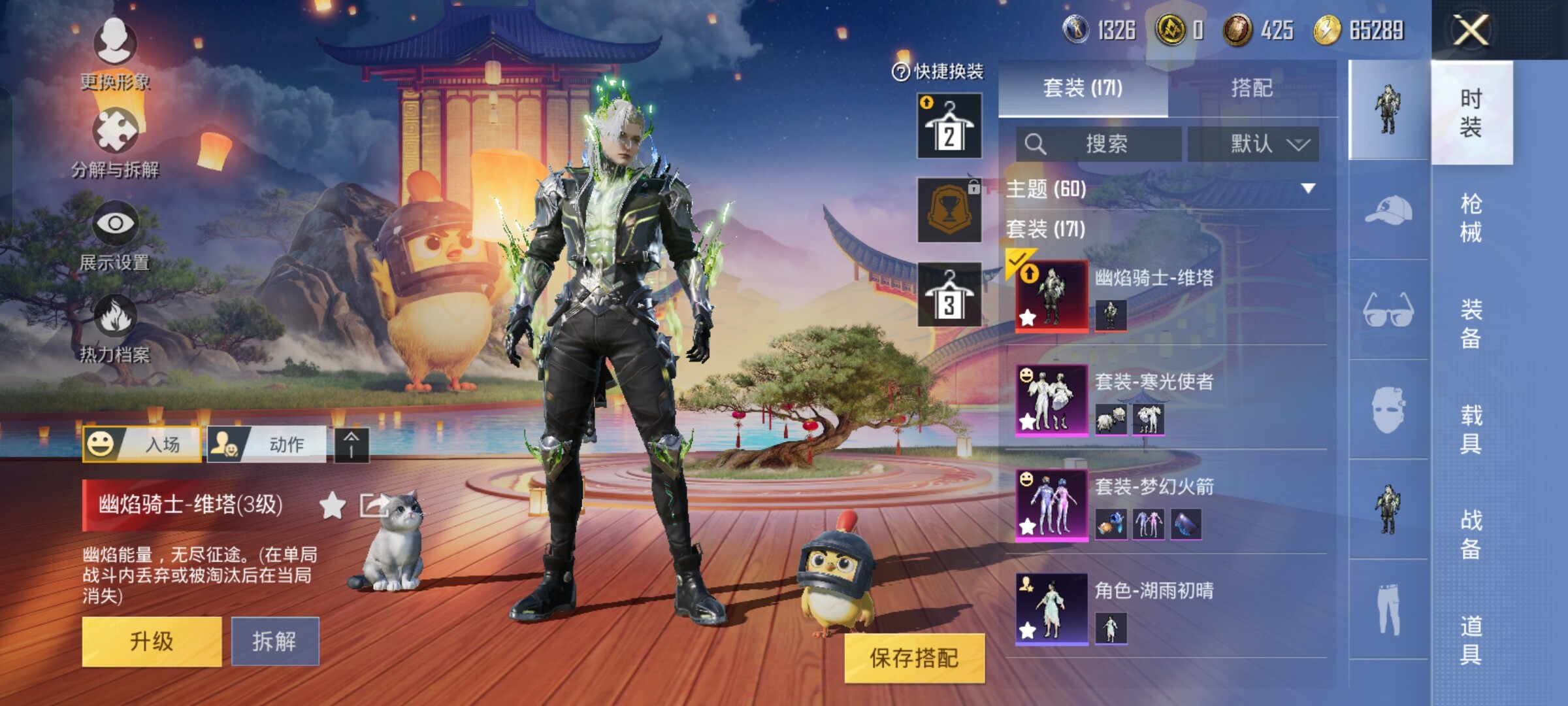Tap the 升级 upgrade button

coord(152,641)
